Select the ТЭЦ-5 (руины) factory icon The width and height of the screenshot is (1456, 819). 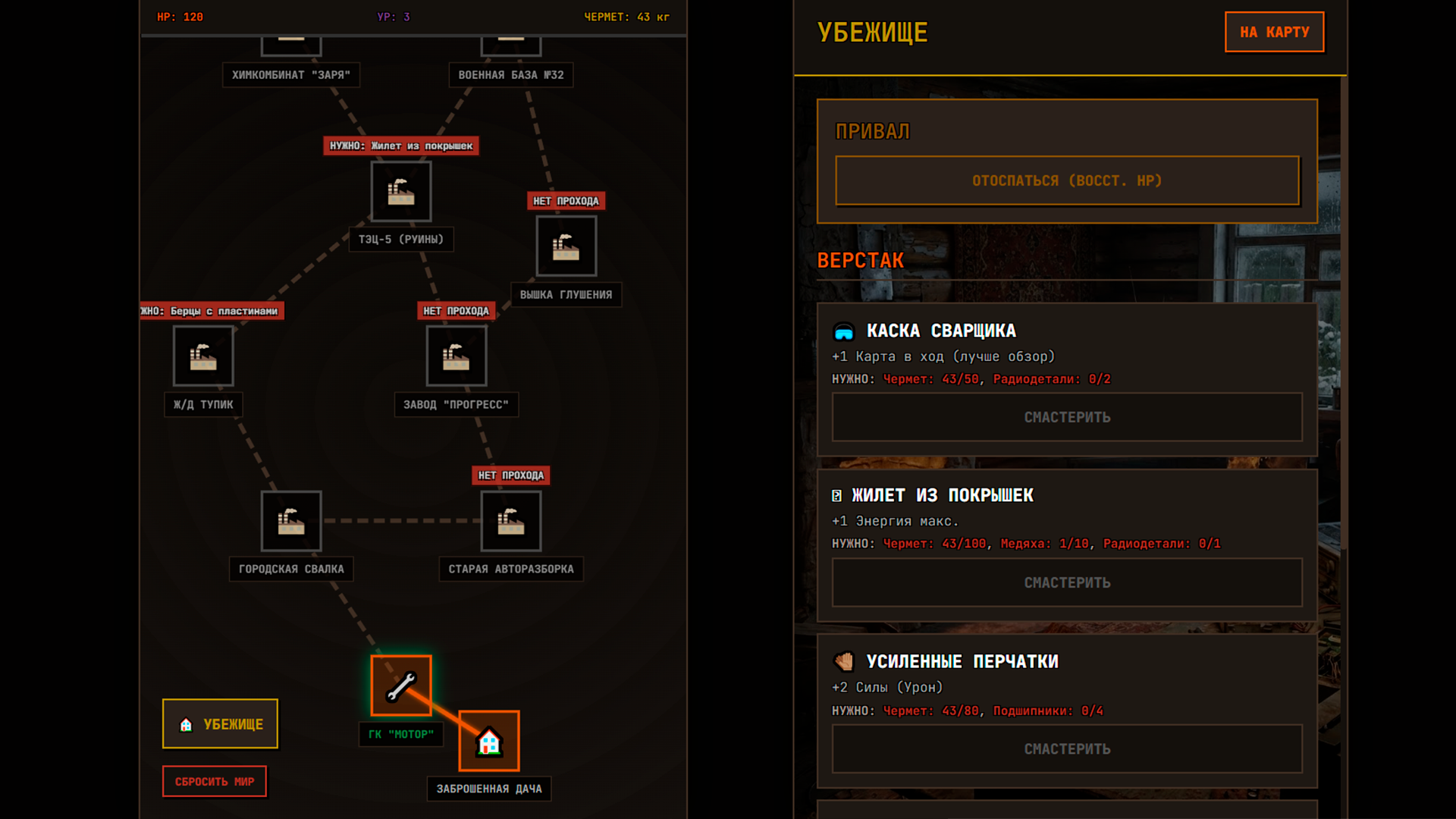pyautogui.click(x=400, y=191)
